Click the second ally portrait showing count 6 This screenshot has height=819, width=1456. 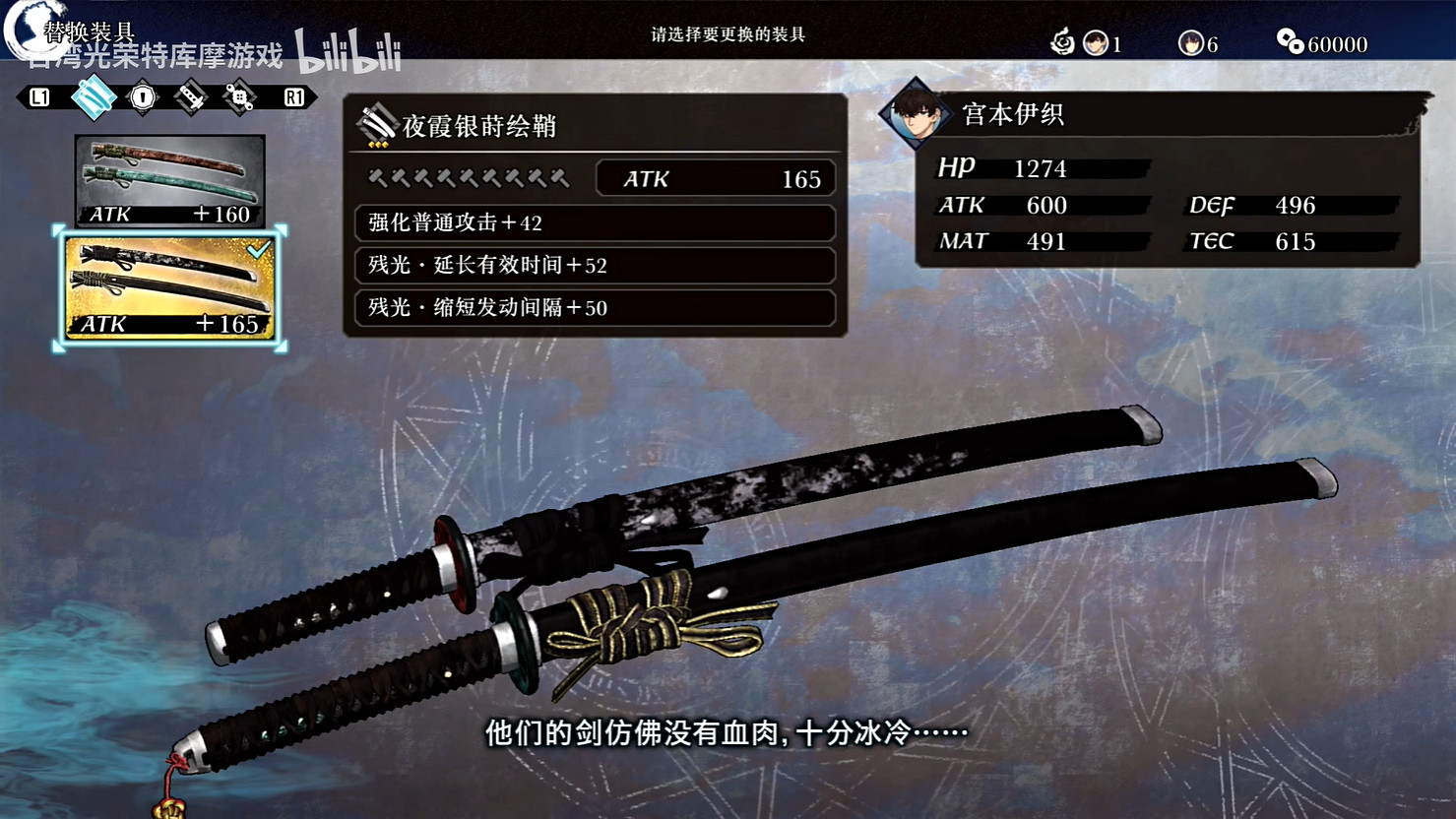coord(1193,44)
